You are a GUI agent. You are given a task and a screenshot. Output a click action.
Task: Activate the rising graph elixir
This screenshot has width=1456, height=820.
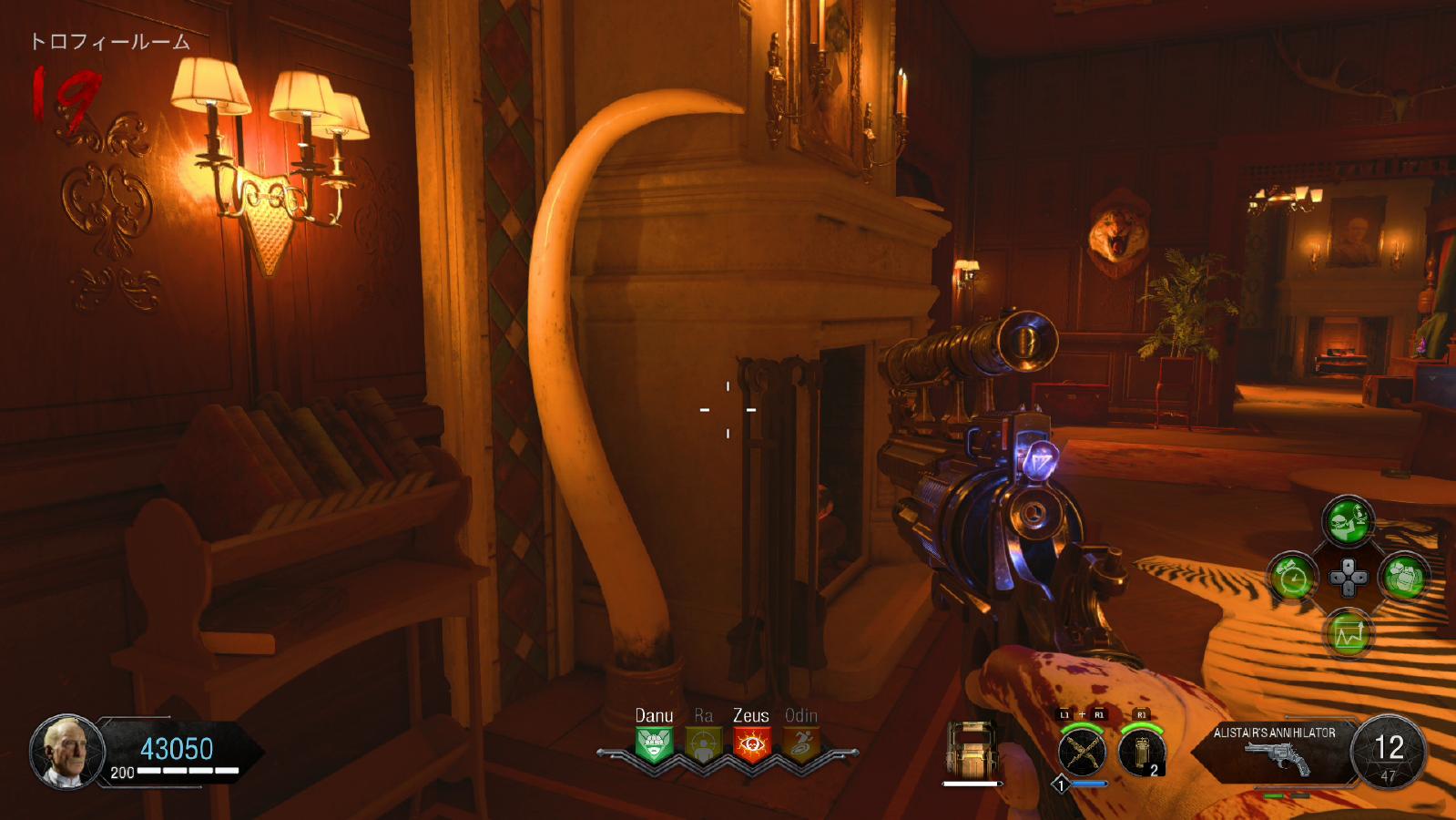pyautogui.click(x=1348, y=634)
